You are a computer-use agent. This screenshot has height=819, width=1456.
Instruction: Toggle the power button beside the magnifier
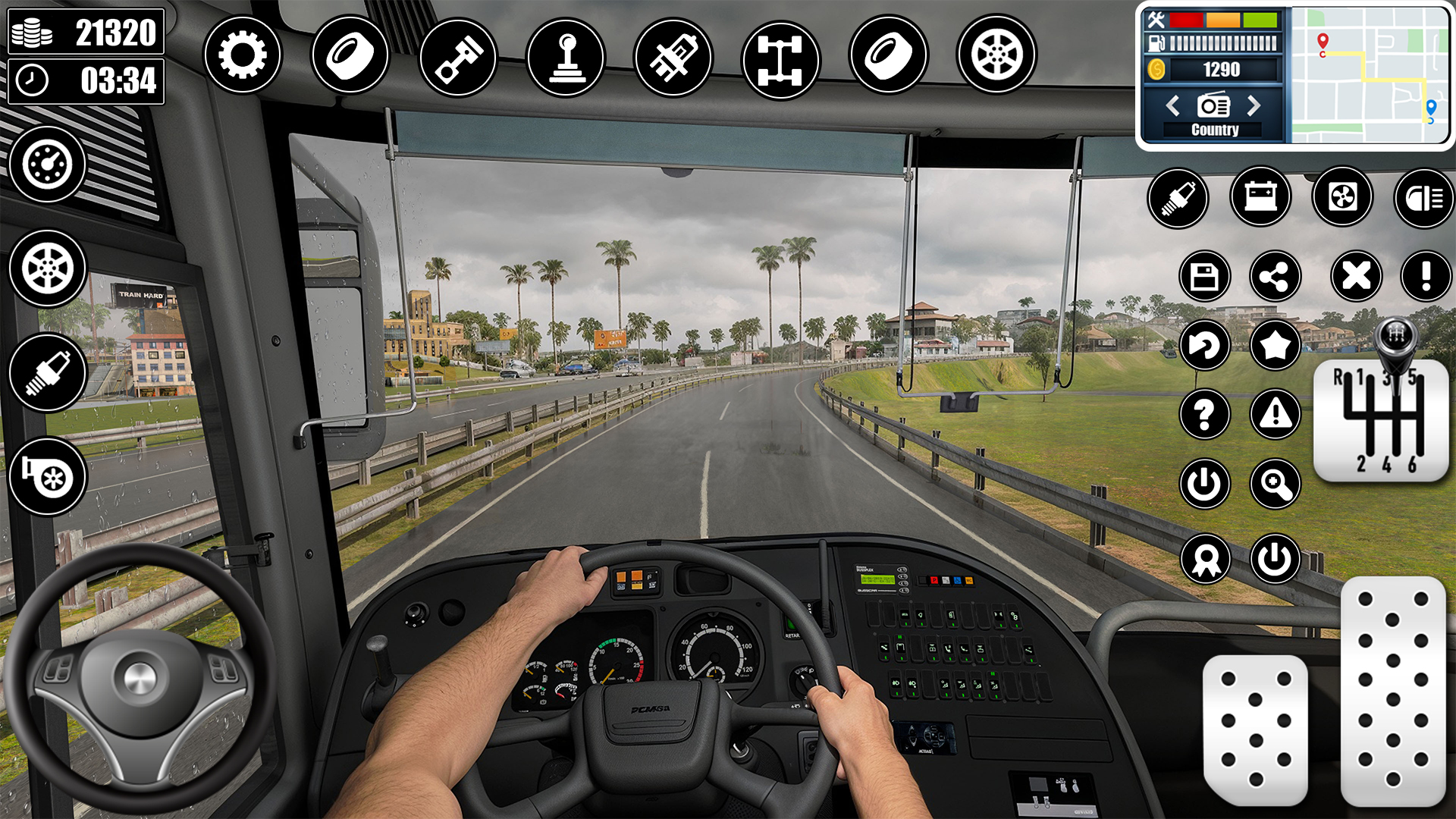tap(1206, 483)
